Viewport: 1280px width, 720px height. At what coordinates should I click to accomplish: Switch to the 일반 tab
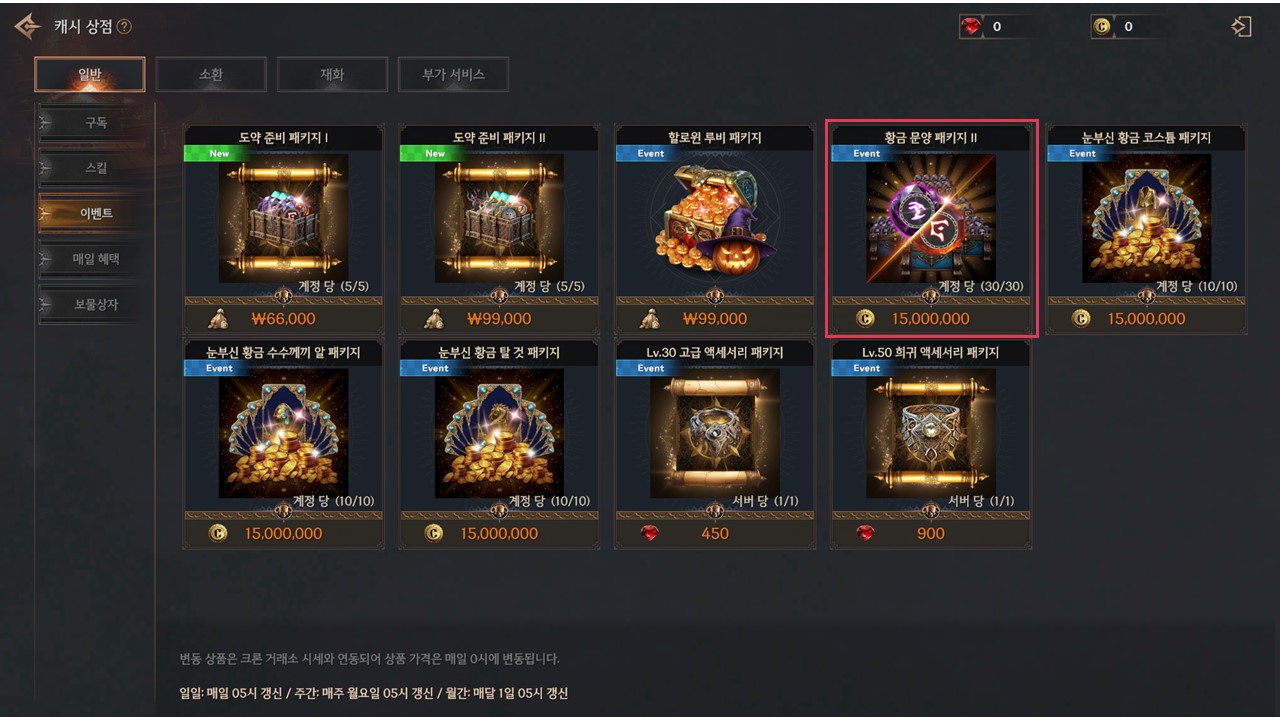click(90, 74)
